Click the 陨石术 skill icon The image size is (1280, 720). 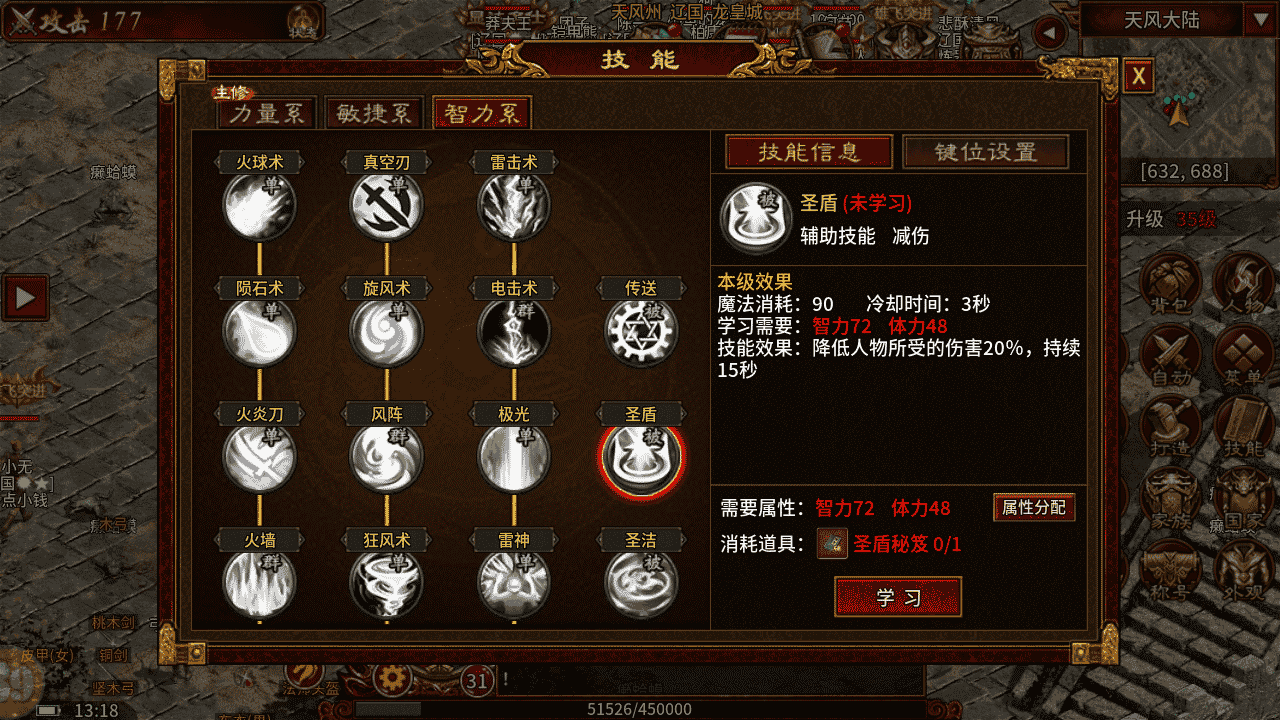[259, 331]
